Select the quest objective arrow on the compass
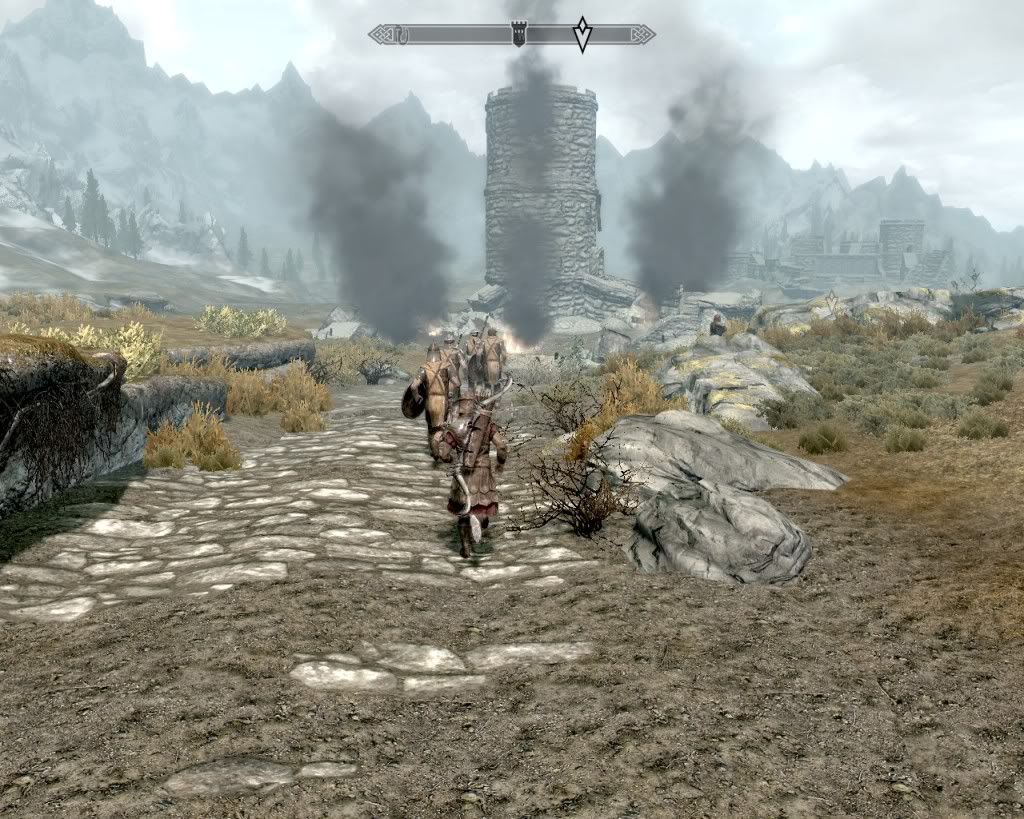1024x819 pixels. [582, 34]
